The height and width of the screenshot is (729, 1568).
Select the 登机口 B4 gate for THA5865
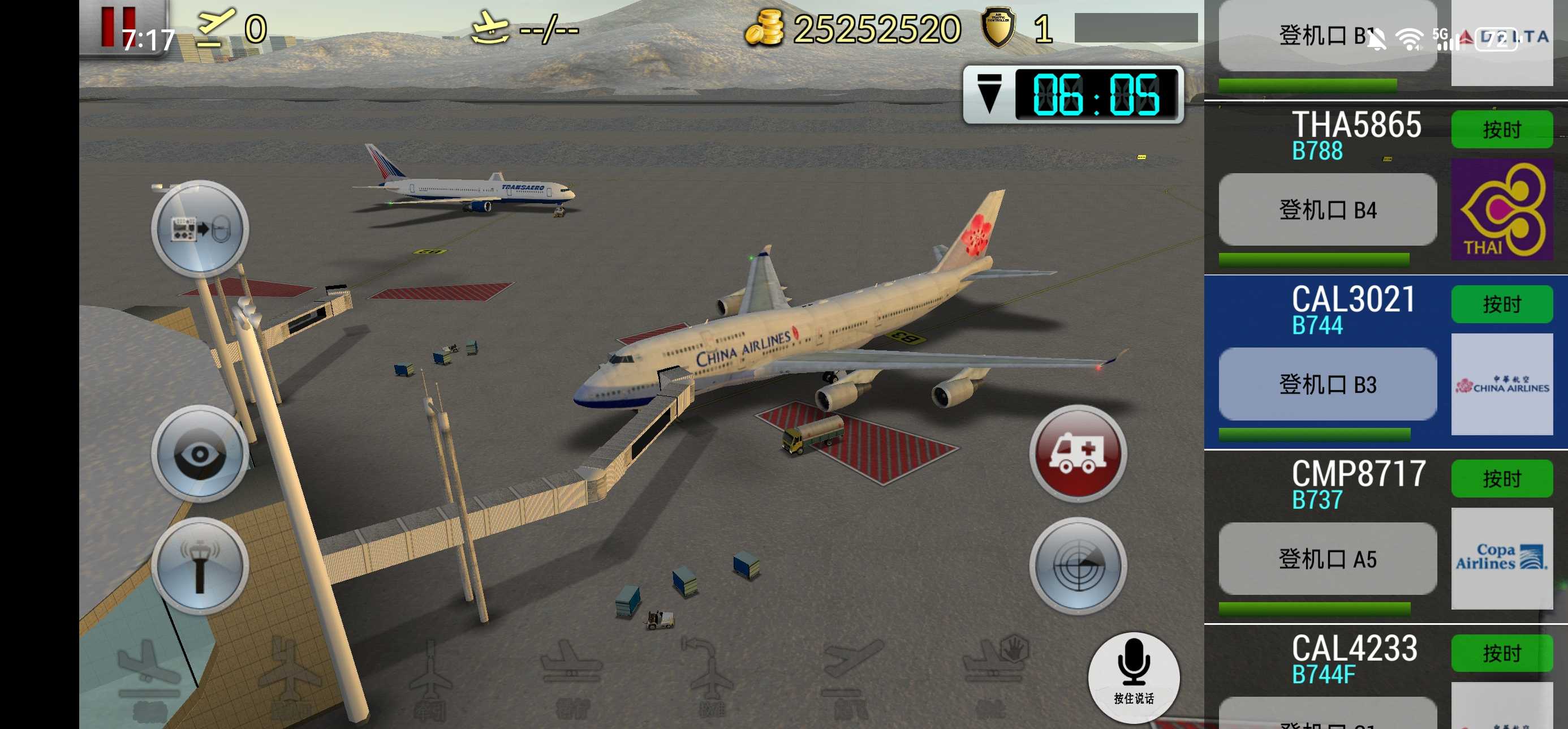click(x=1327, y=210)
